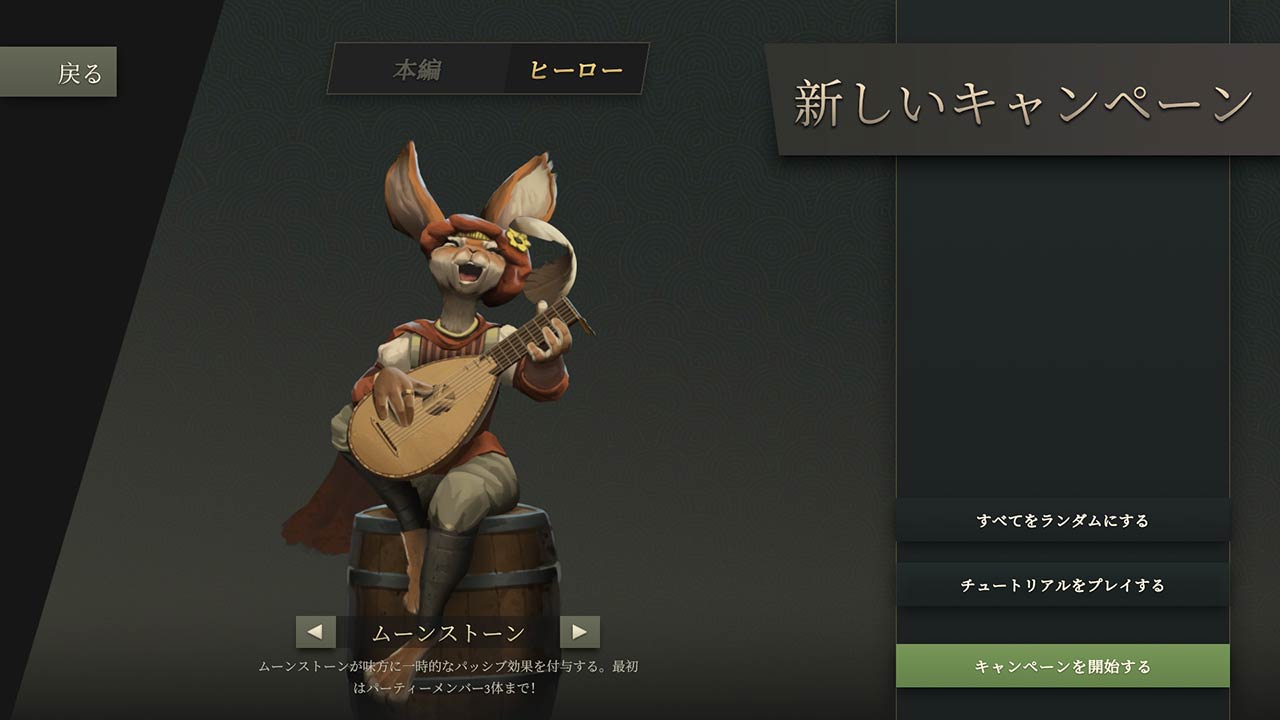Viewport: 1280px width, 720px height.
Task: Show the next hero with right arrow
Action: pos(580,632)
